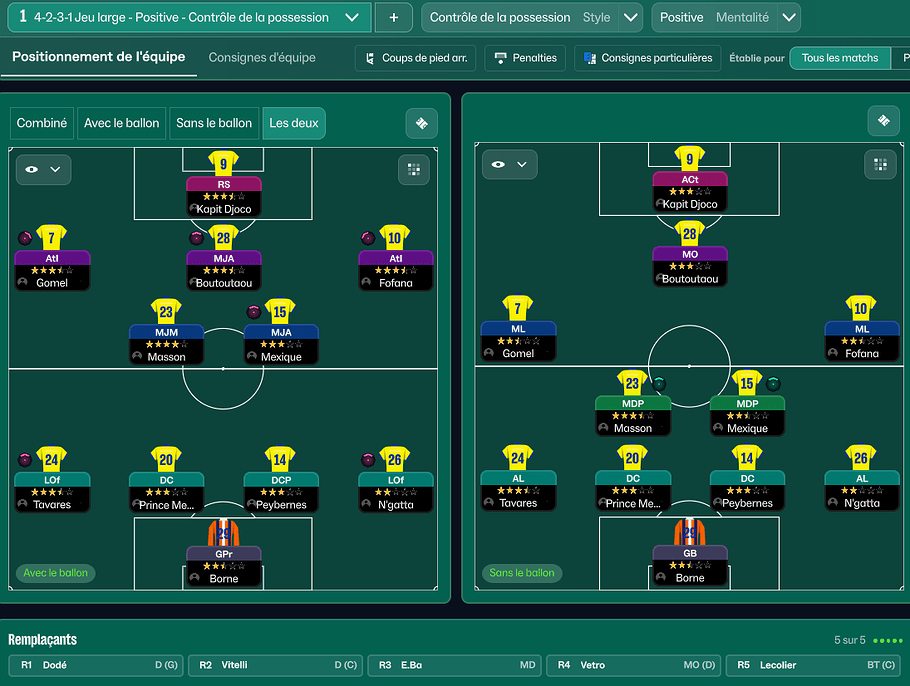The height and width of the screenshot is (686, 910).
Task: Choose the Combiné pitch view
Action: point(42,123)
